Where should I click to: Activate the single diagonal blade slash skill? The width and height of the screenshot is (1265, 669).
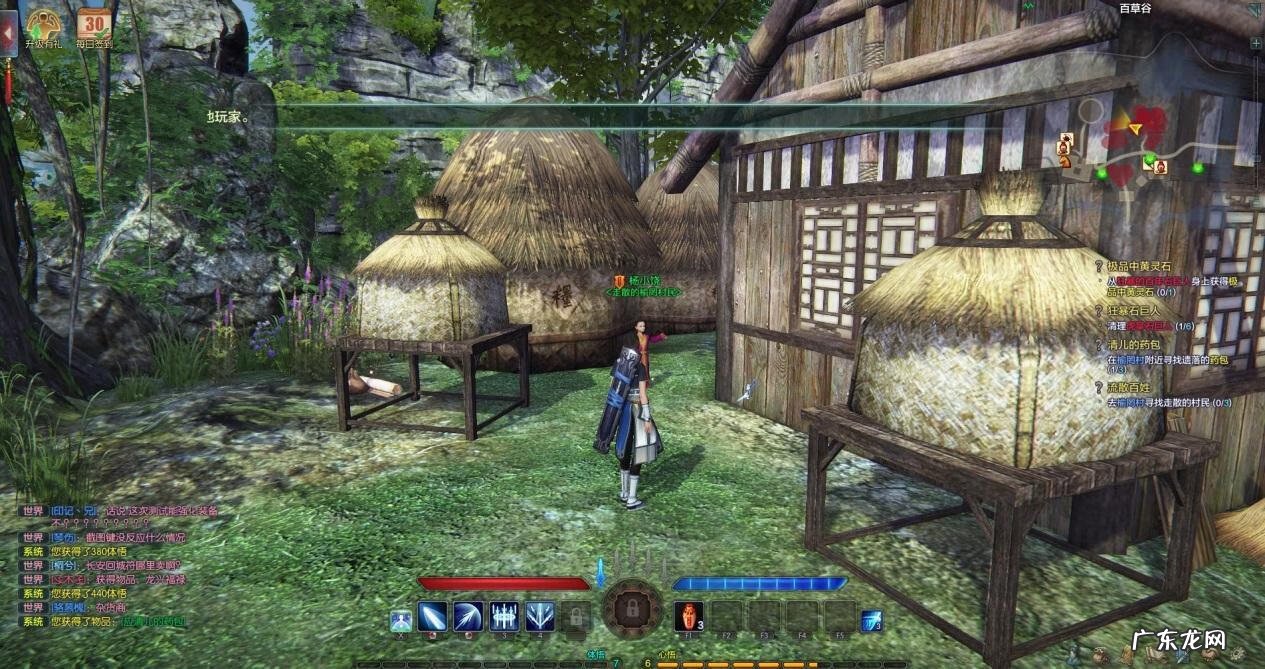tap(434, 616)
